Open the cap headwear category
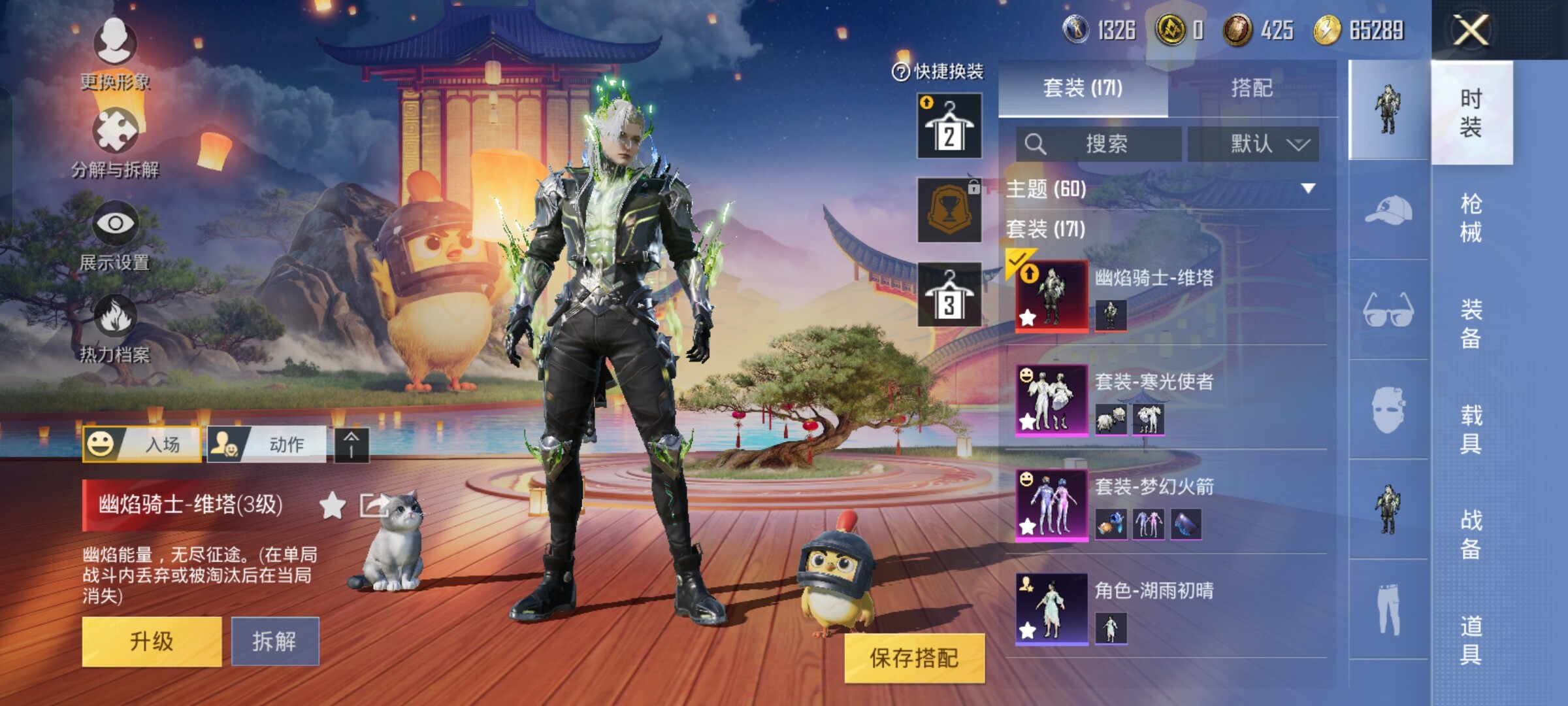1568x706 pixels. click(x=1388, y=210)
